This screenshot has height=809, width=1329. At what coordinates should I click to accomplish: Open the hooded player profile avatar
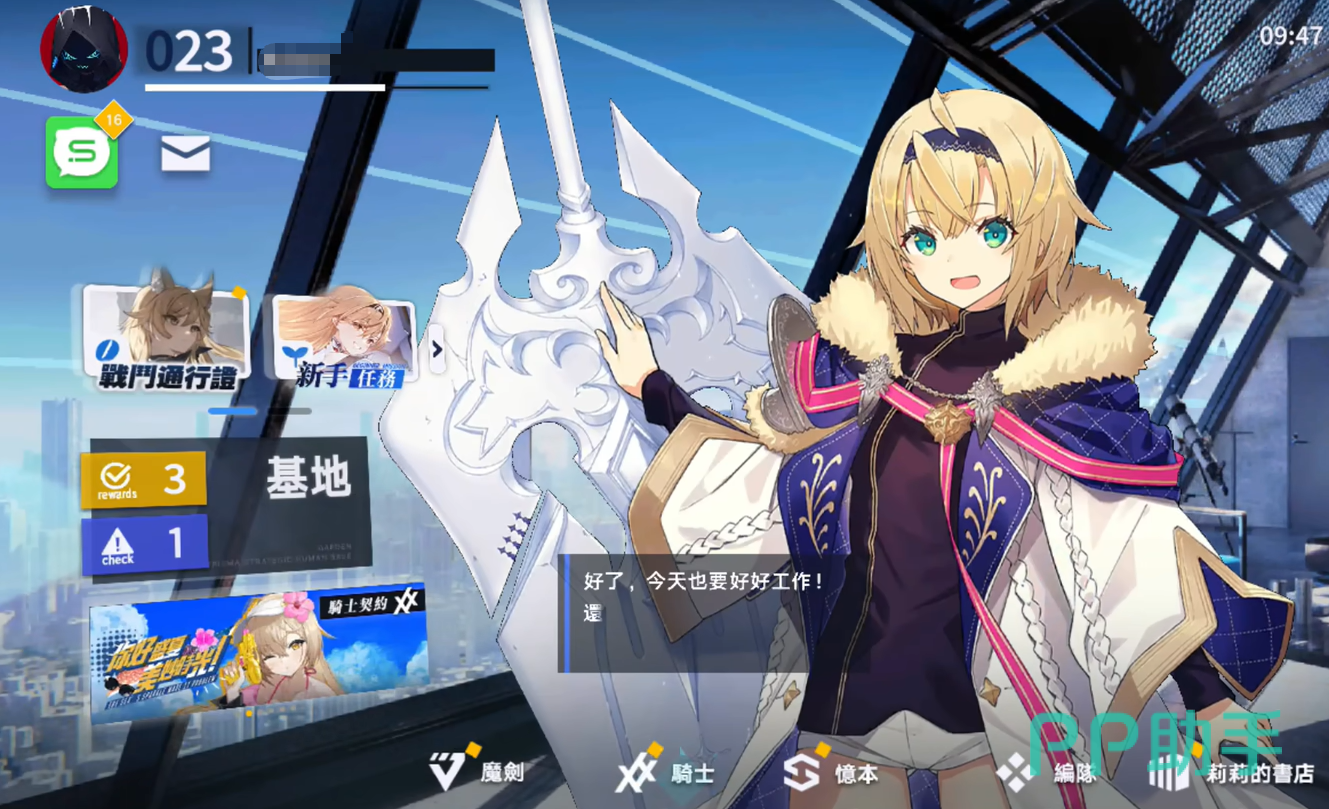[84, 49]
